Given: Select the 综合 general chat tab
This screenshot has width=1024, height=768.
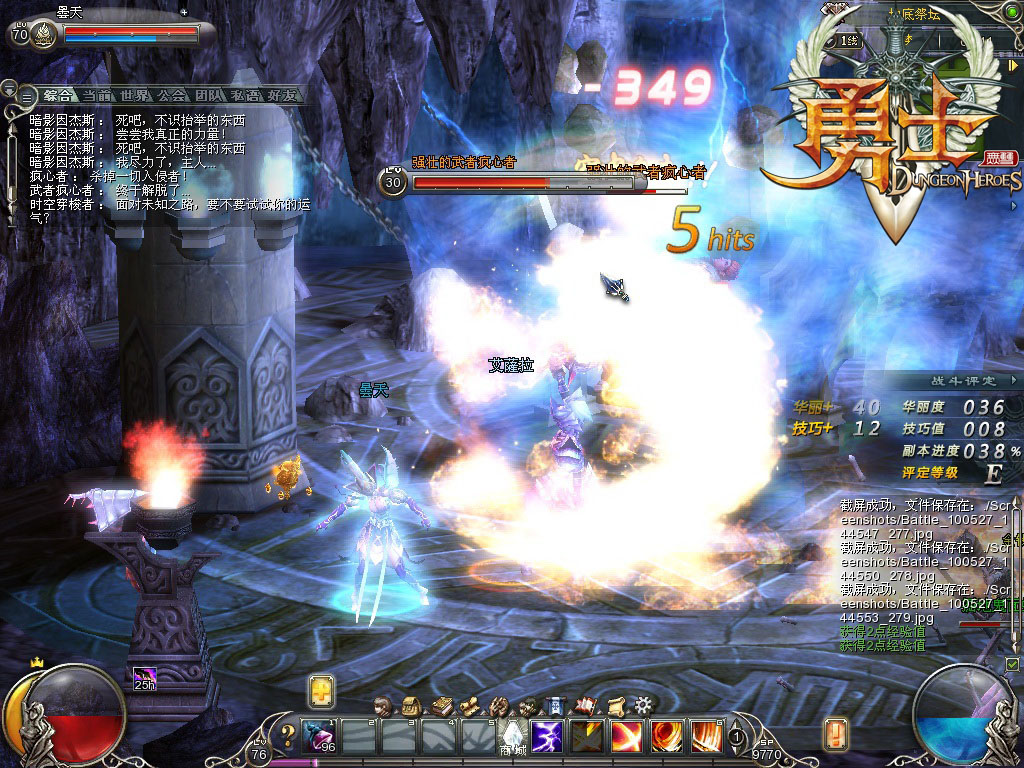Looking at the screenshot, I should tap(58, 96).
